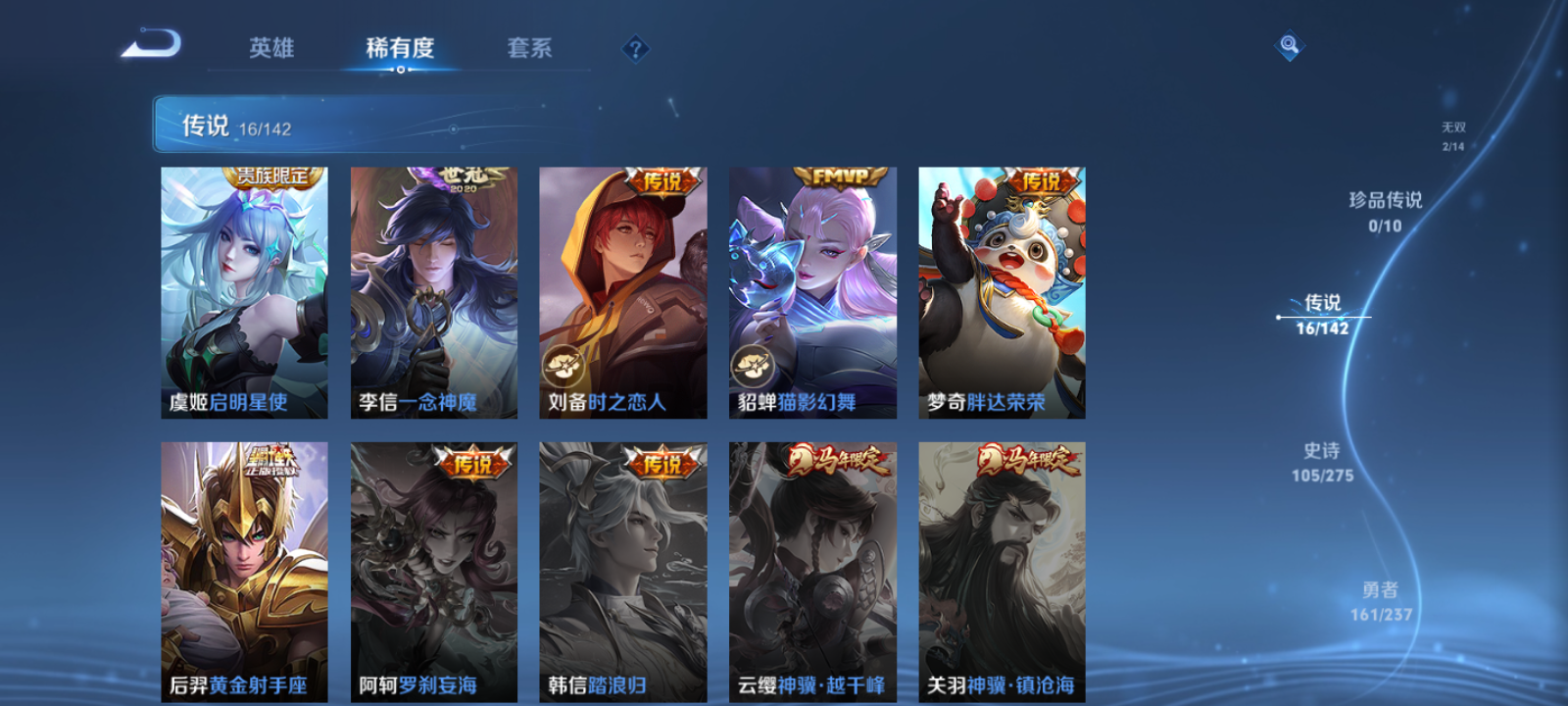This screenshot has width=1568, height=706.
Task: View the 关羽神骏·镇沧海 skin card
Action: point(1000,569)
